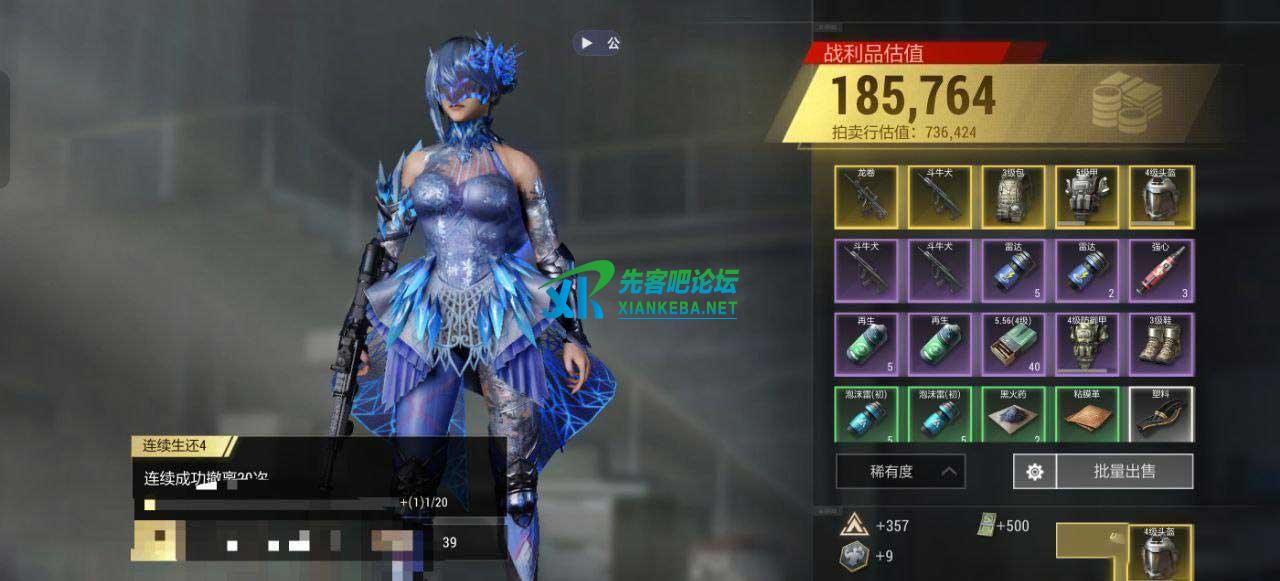Open the 稀有度 sort dropdown

900,471
